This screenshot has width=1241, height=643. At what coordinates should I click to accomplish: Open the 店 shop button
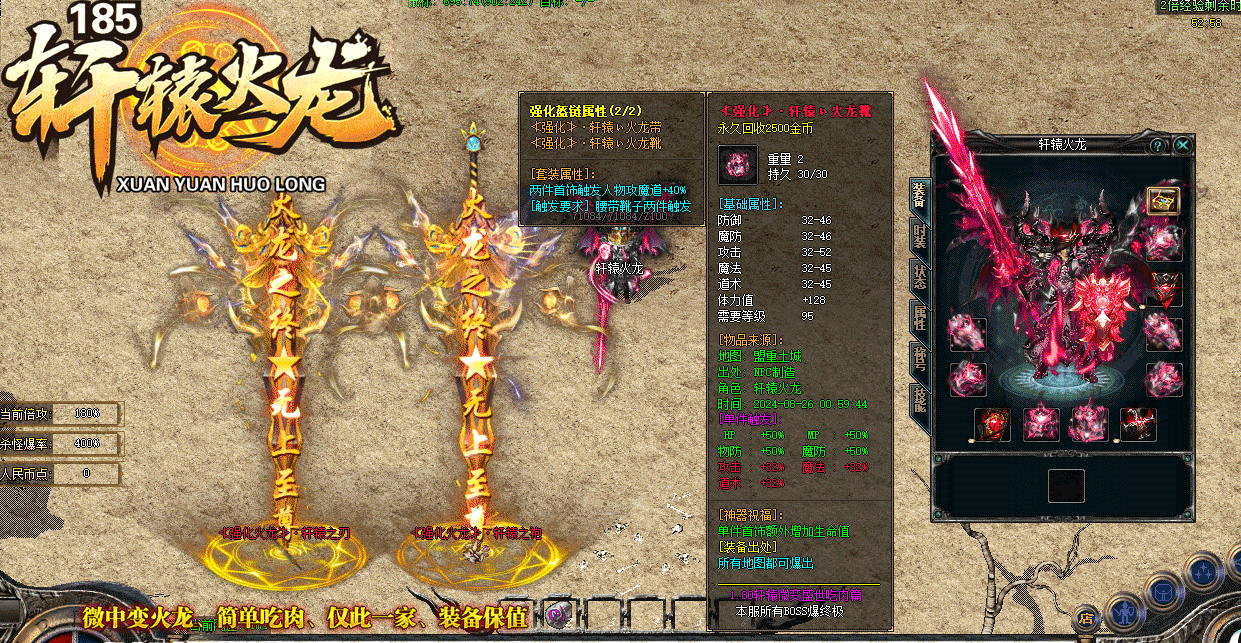[x=1086, y=618]
